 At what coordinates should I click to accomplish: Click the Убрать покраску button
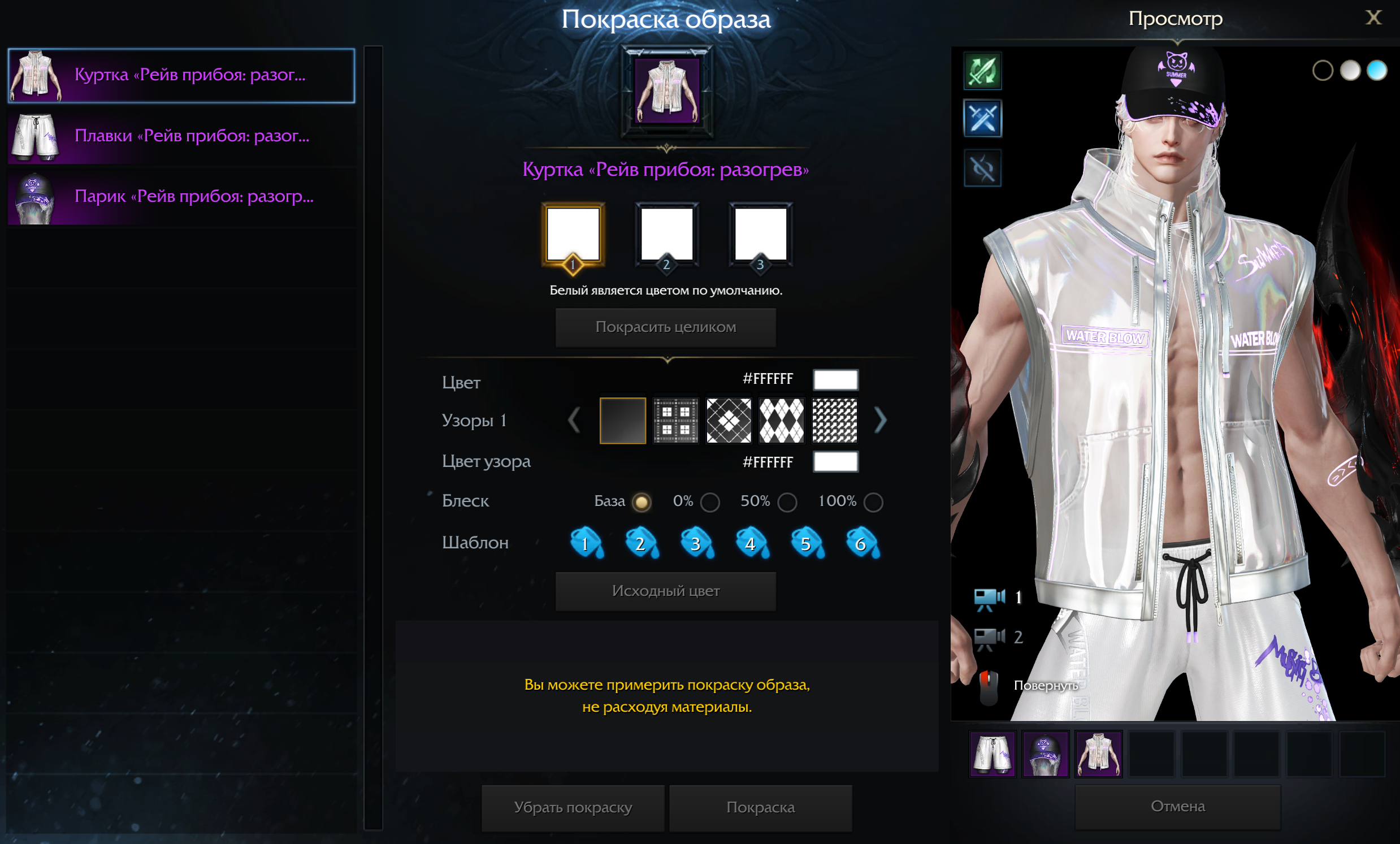click(x=573, y=808)
